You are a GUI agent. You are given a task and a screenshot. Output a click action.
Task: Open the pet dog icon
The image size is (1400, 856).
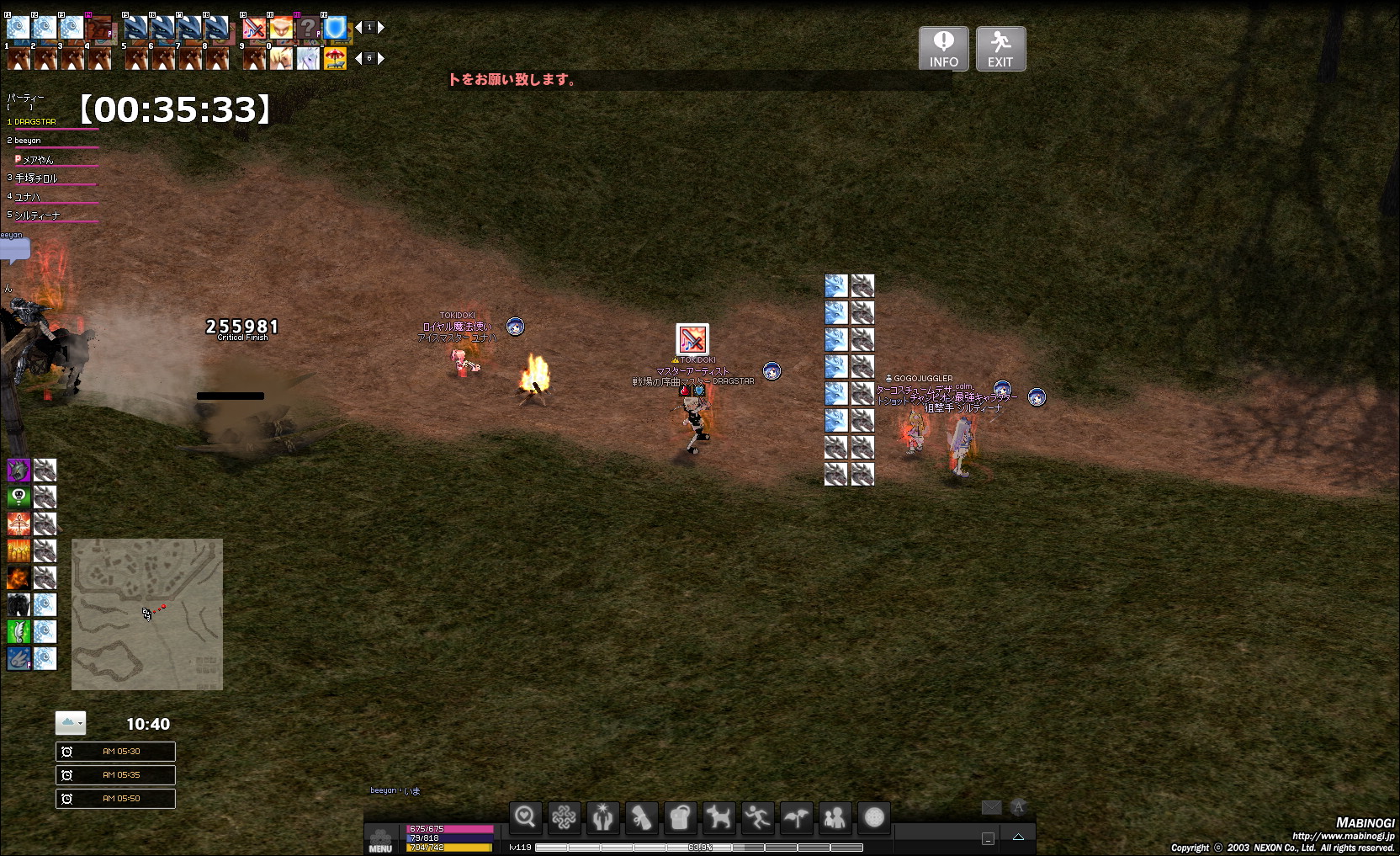click(719, 816)
